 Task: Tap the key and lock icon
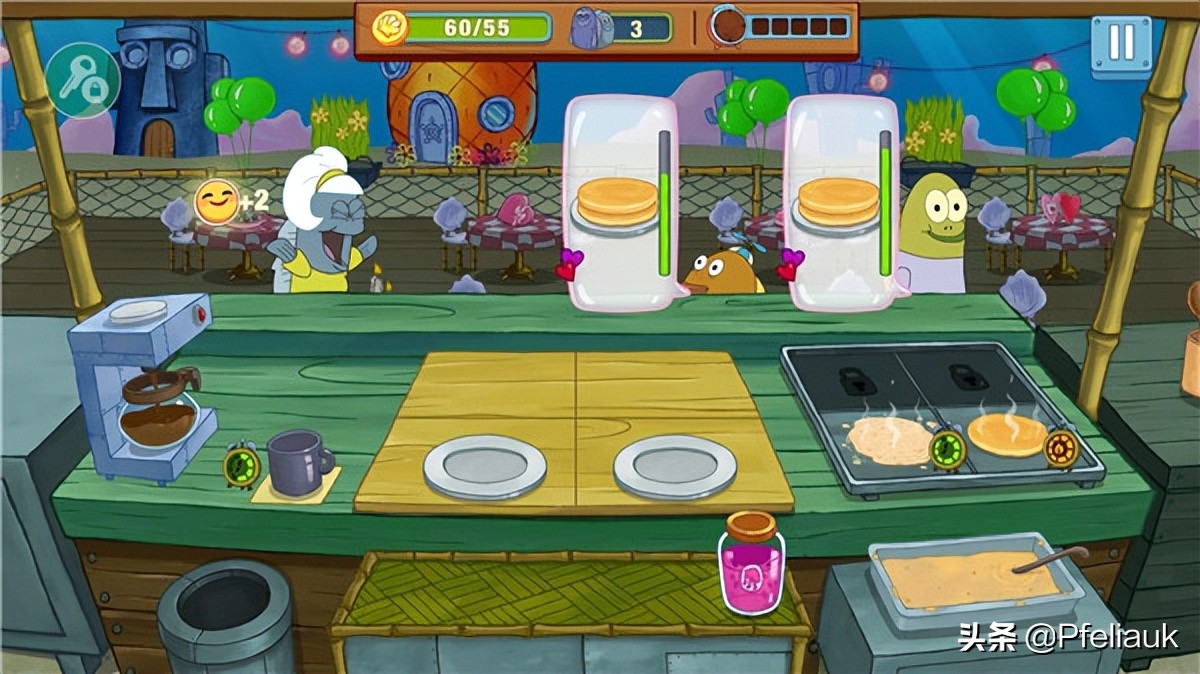82,81
